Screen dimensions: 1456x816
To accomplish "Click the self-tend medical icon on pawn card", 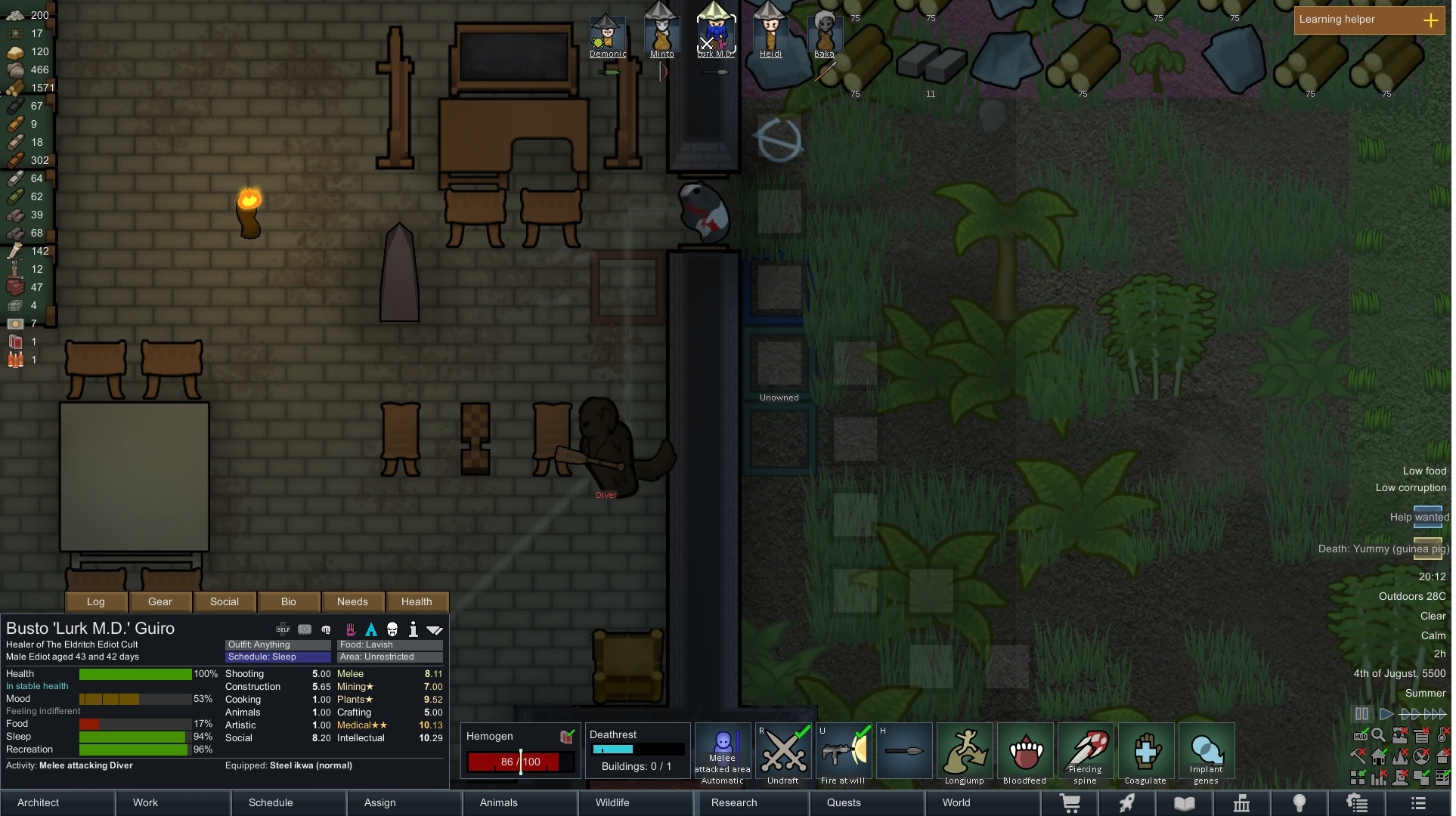I will click(283, 629).
